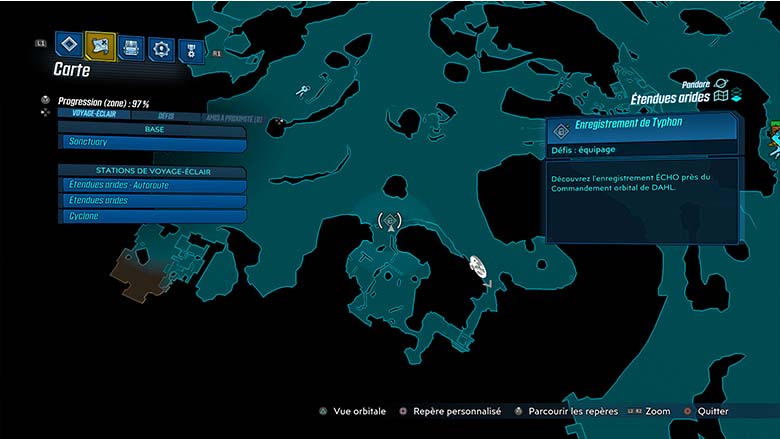This screenshot has height=439, width=780.
Task: Select Étendues arides - Autoroute station
Action: click(x=153, y=185)
